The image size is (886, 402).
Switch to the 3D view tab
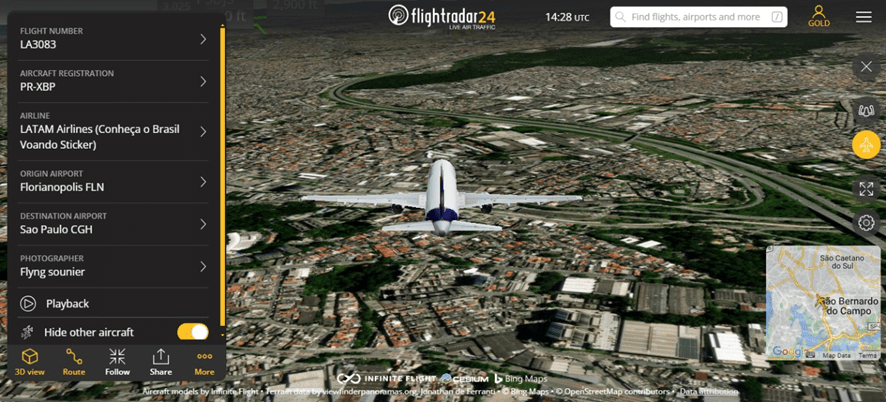(x=30, y=362)
